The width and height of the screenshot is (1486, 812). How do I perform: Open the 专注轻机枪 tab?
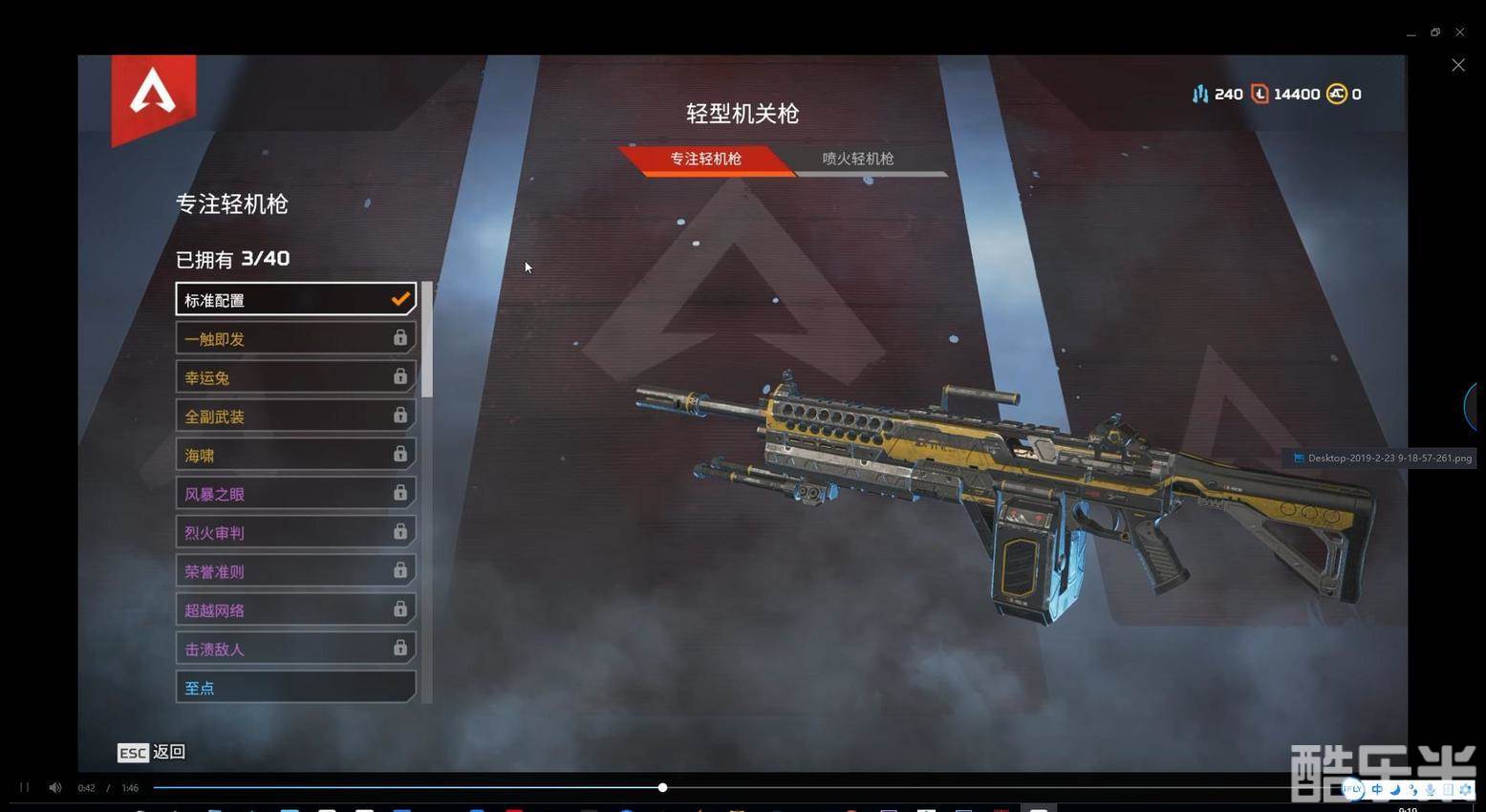[705, 159]
